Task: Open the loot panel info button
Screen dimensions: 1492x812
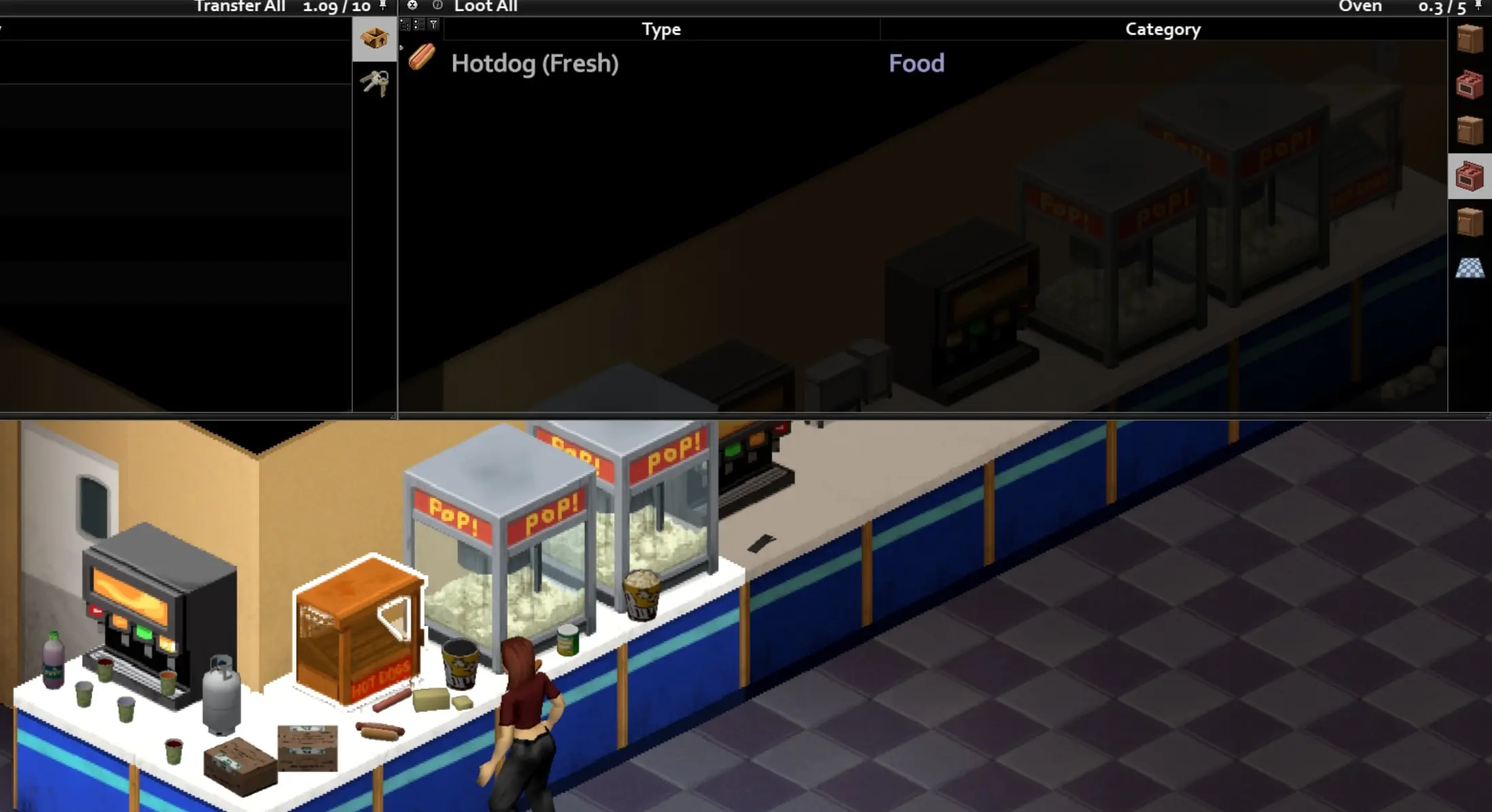Action: pyautogui.click(x=437, y=5)
